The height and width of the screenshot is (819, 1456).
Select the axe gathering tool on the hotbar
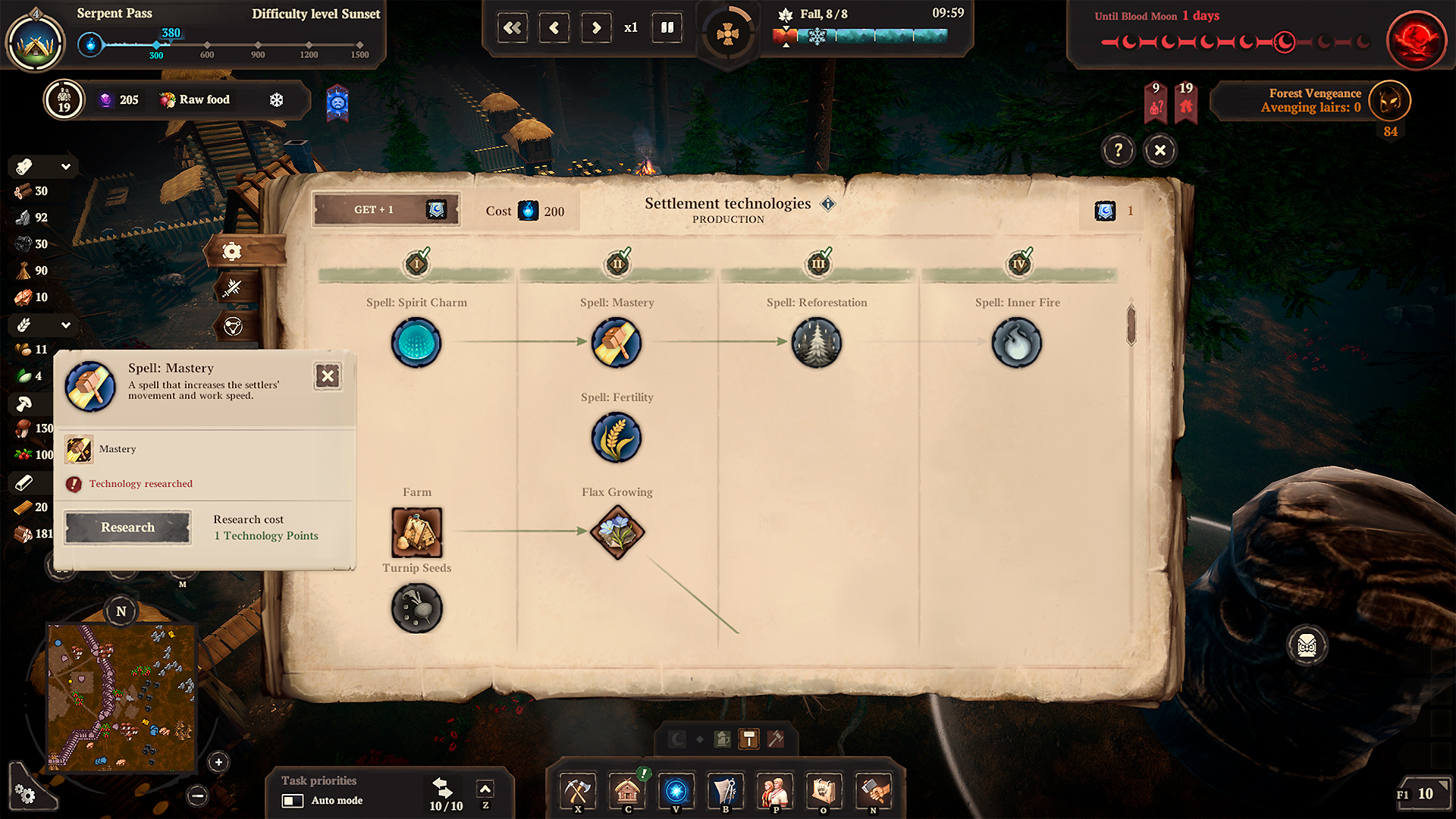(x=577, y=791)
